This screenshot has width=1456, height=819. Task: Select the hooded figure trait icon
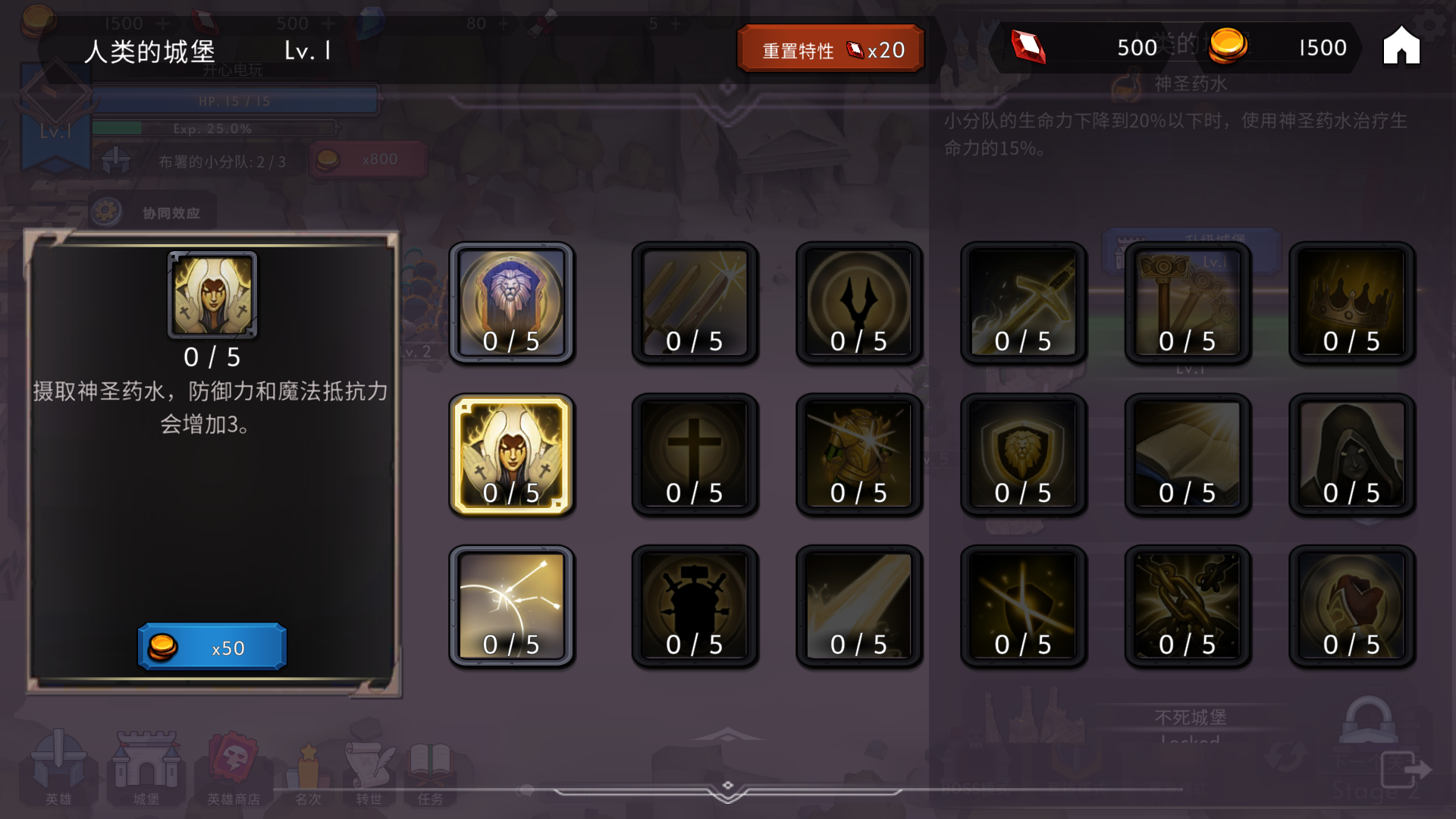(1352, 453)
